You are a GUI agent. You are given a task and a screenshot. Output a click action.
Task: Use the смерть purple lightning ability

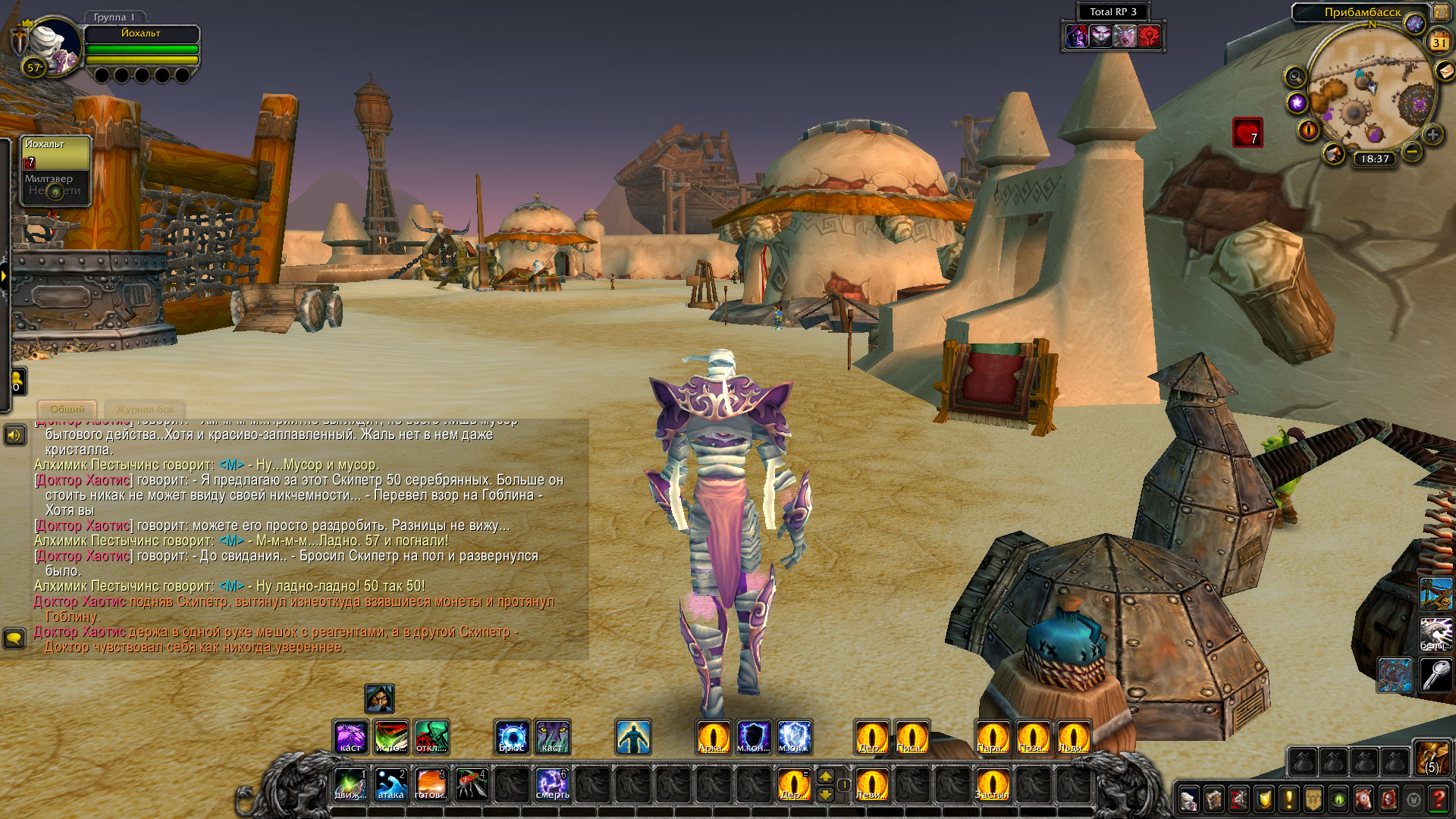coord(552,784)
